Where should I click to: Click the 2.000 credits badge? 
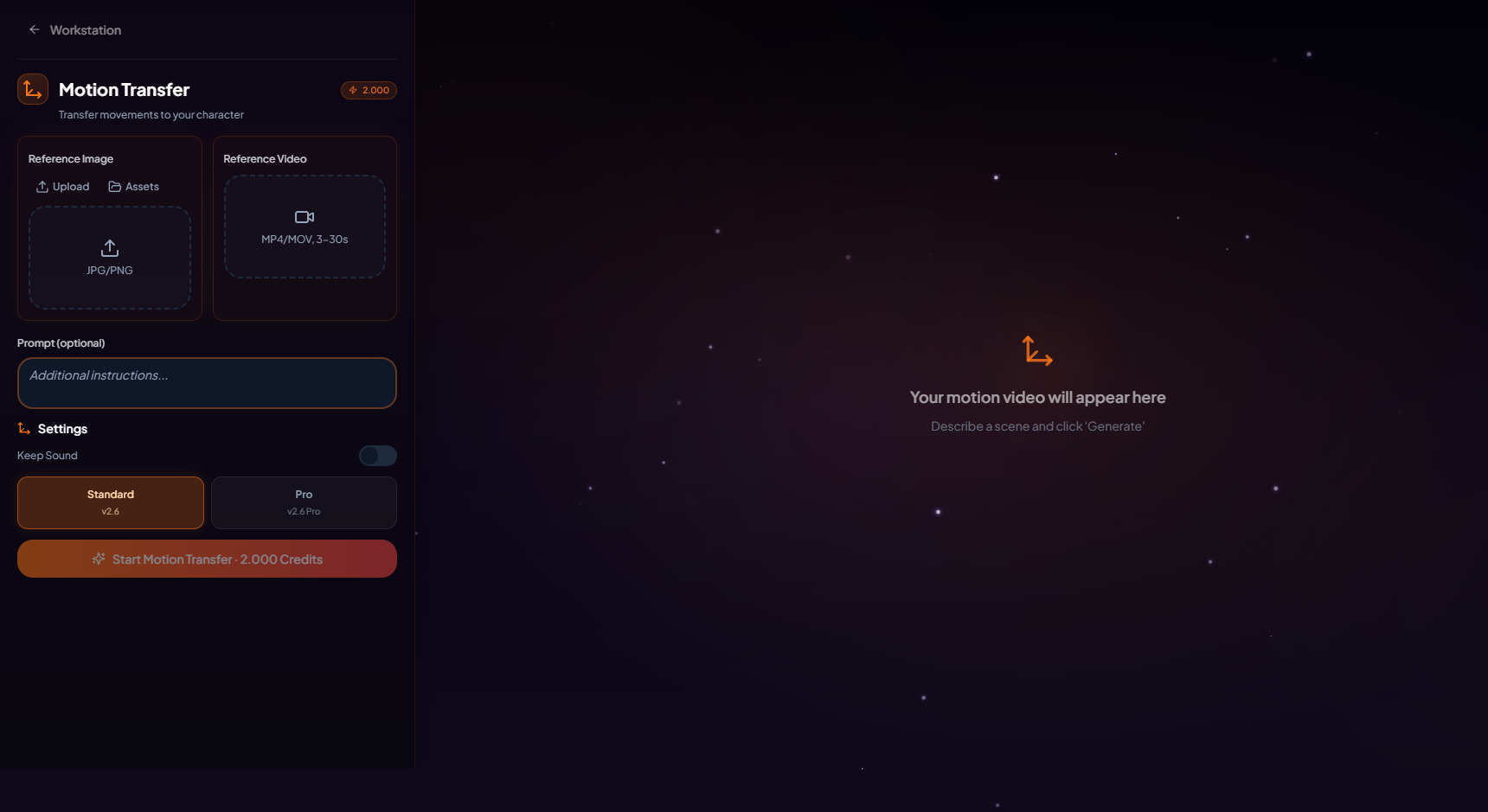[369, 90]
